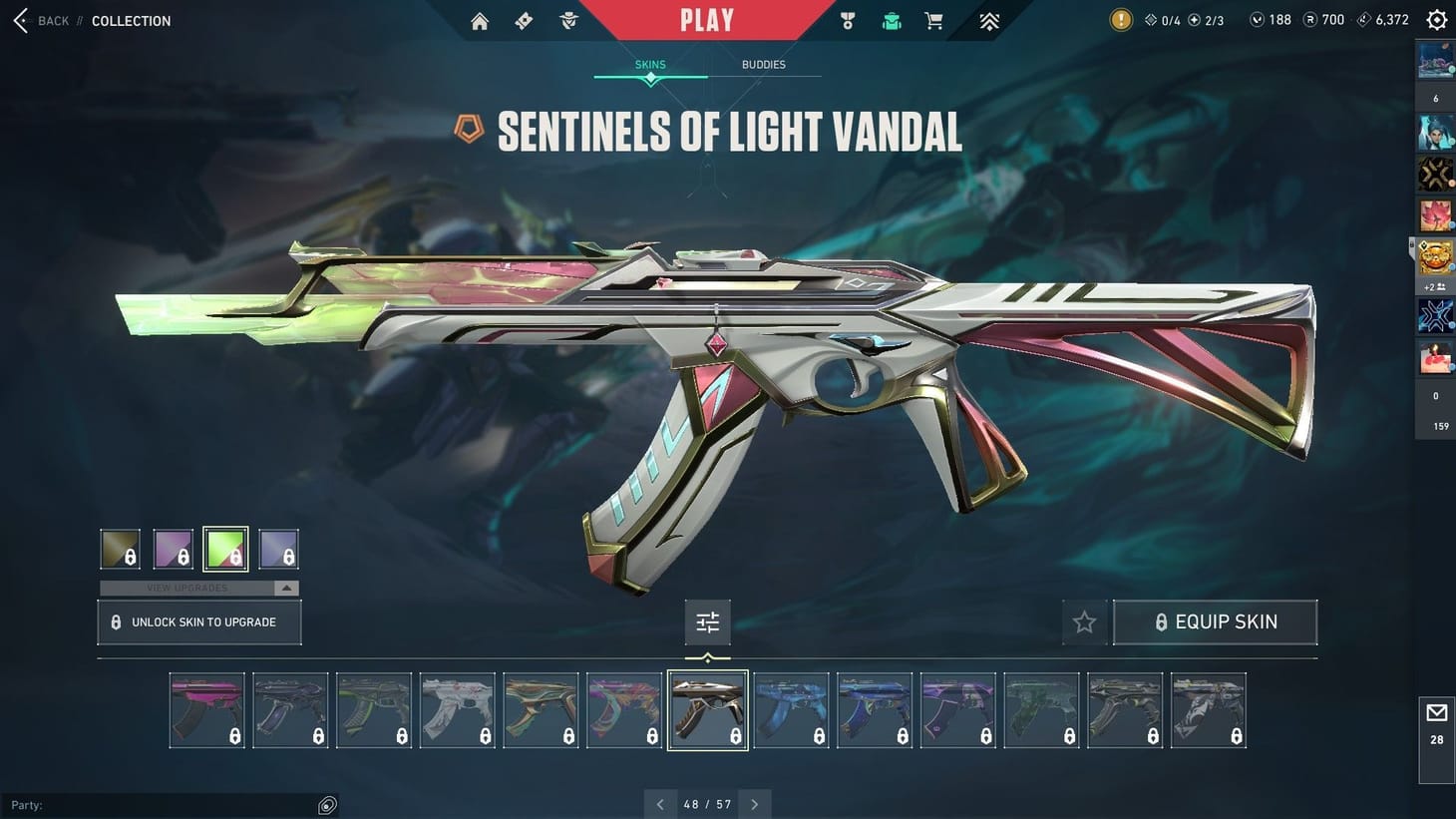
Task: Advance the skin list with right arrow
Action: coord(755,803)
